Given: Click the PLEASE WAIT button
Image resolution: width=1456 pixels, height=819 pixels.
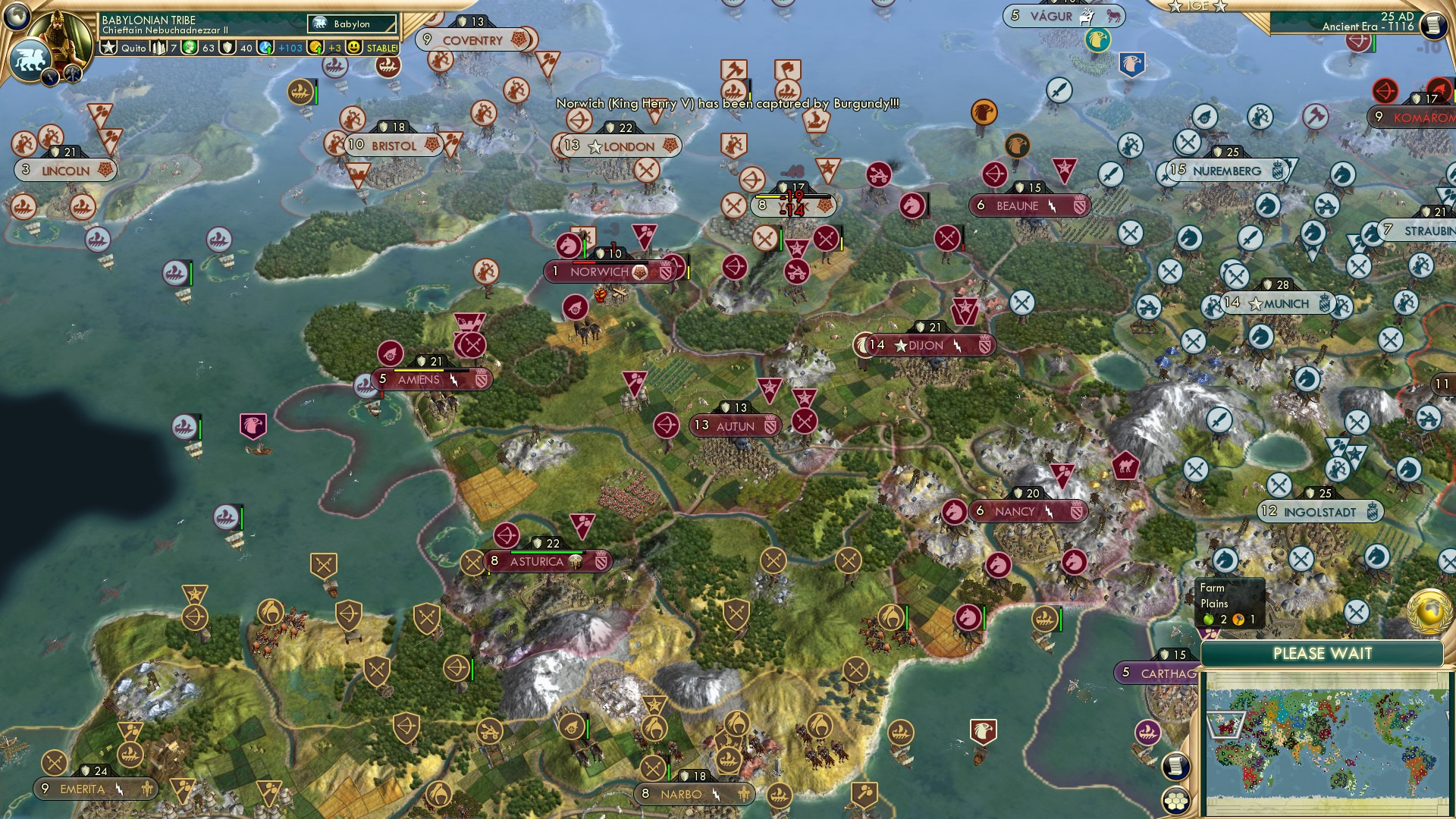Looking at the screenshot, I should [1323, 653].
